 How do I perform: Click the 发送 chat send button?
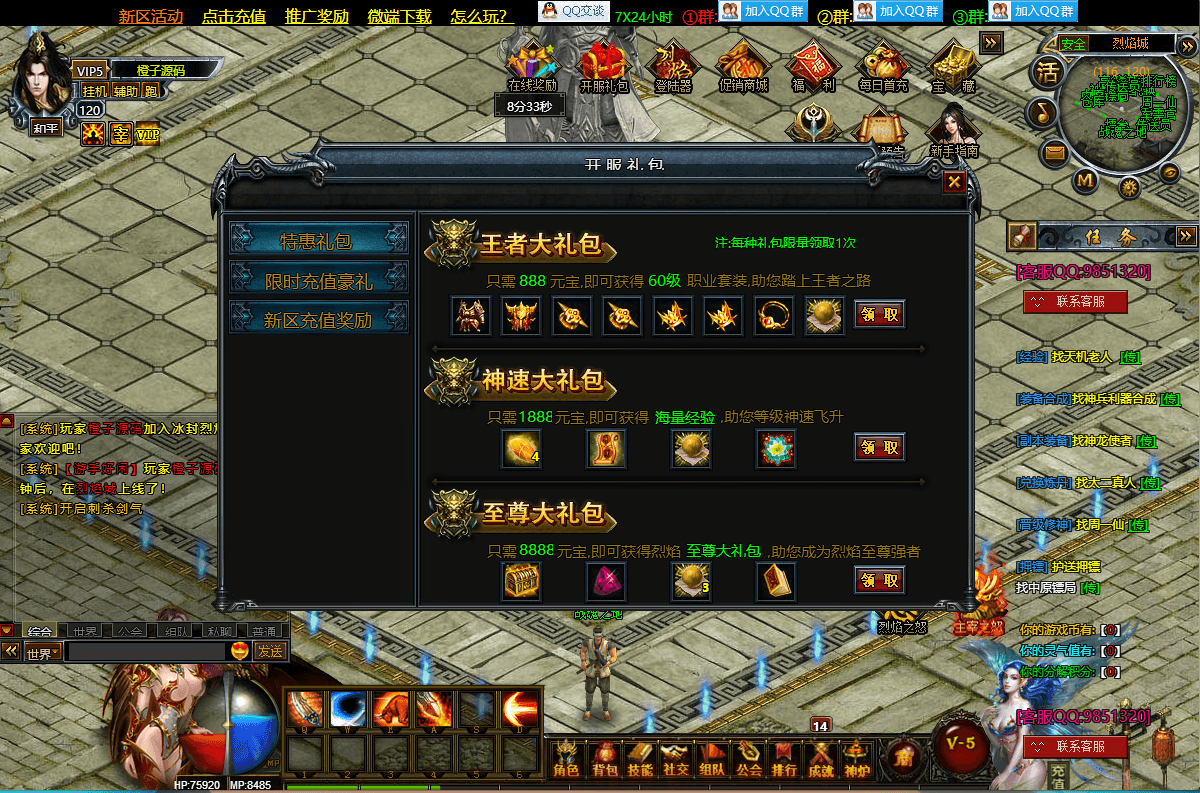[x=270, y=651]
